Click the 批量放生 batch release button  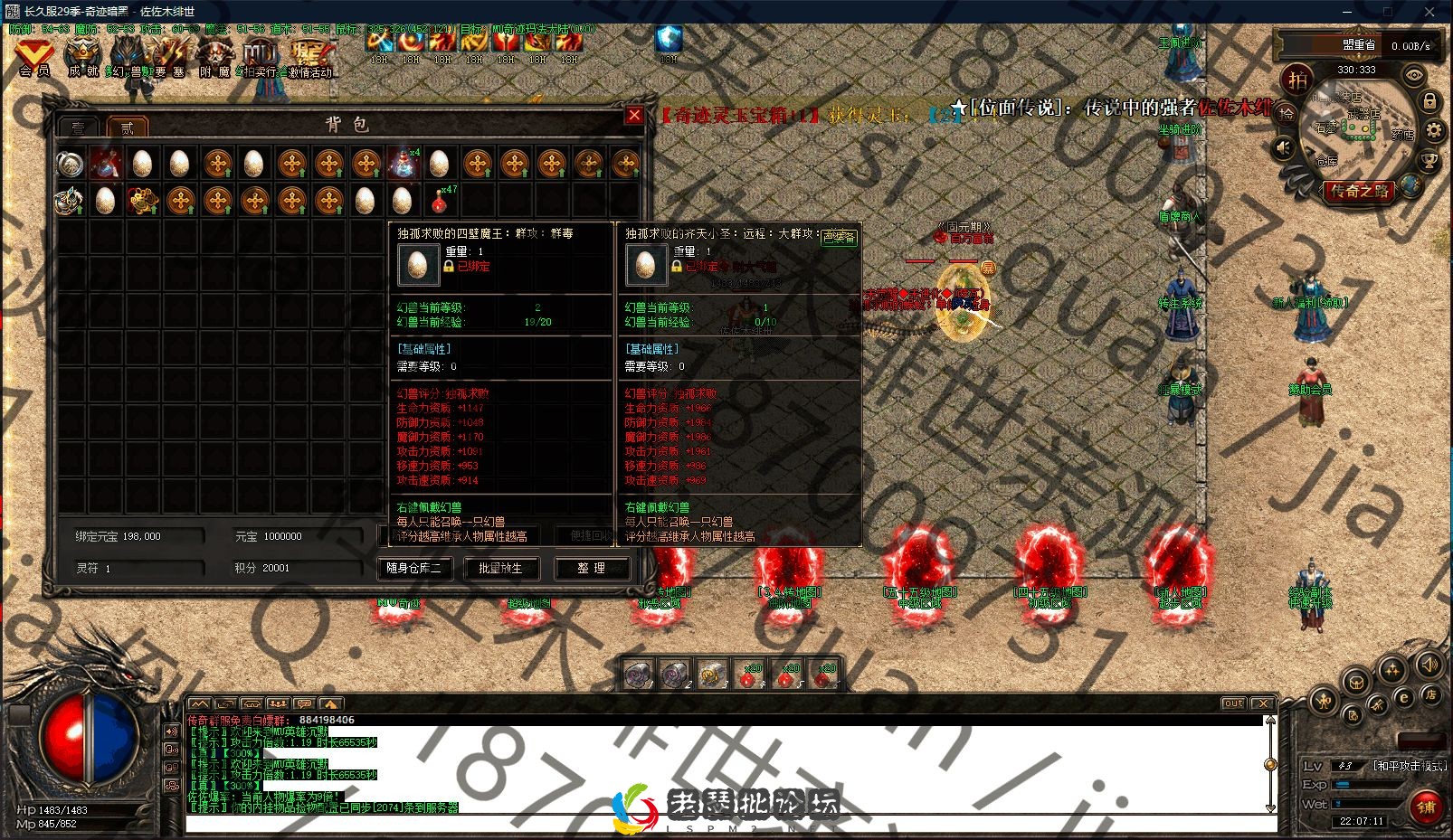(500, 568)
